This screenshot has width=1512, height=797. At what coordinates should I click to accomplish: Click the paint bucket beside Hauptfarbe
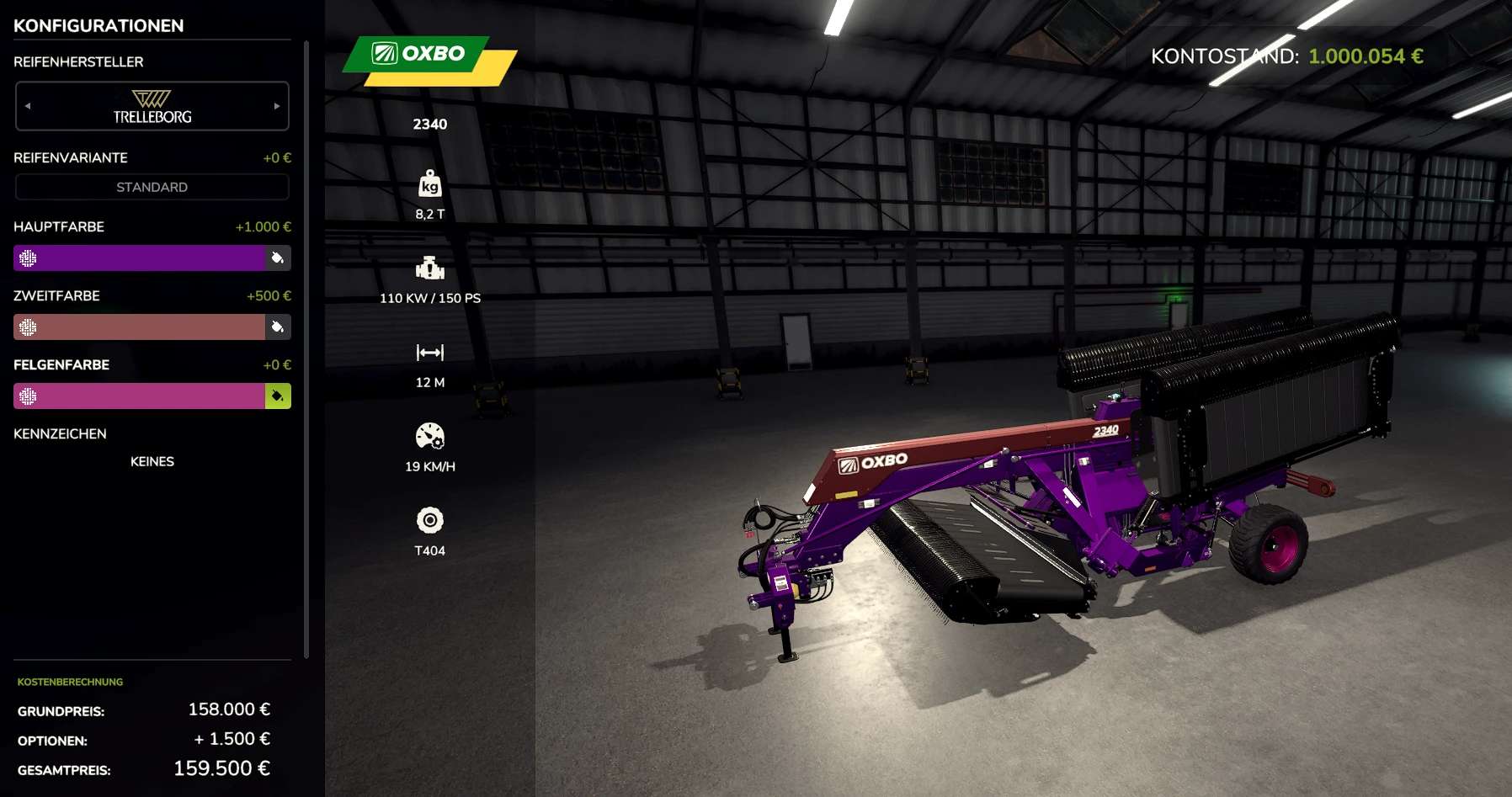click(x=278, y=258)
